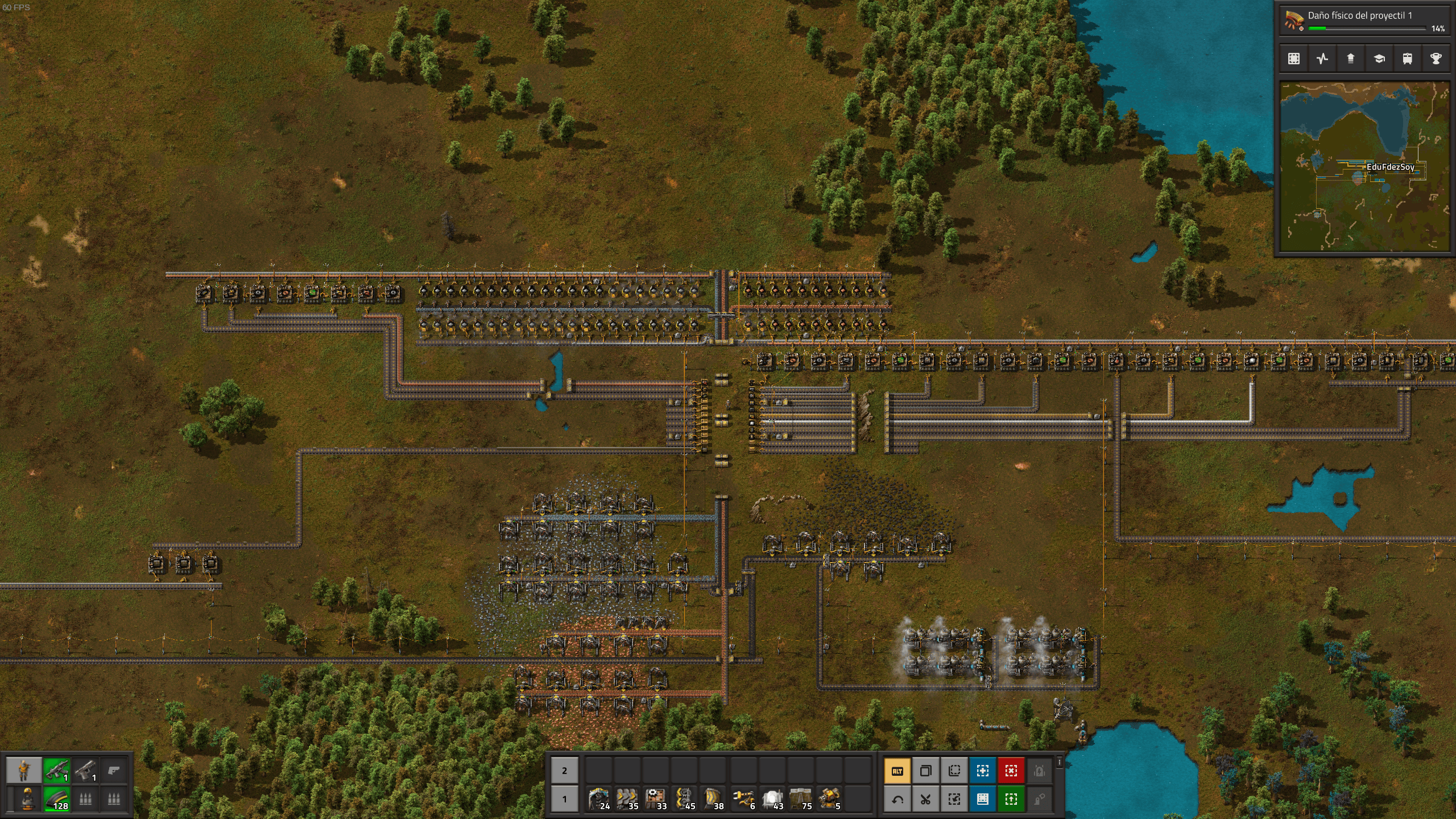This screenshot has height=819, width=1456.
Task: Select the red deconstruction planner shortcut
Action: click(1011, 771)
